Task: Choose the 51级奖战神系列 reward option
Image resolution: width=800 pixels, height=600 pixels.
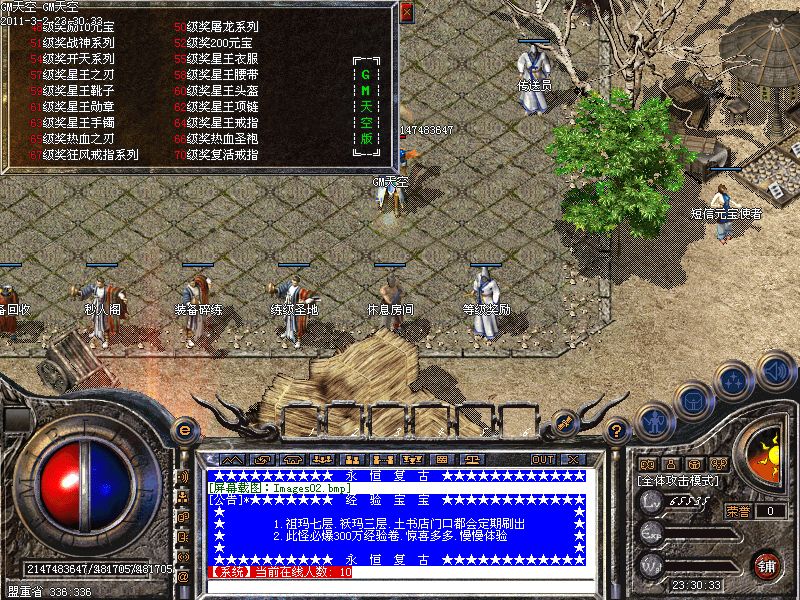Action: point(78,43)
